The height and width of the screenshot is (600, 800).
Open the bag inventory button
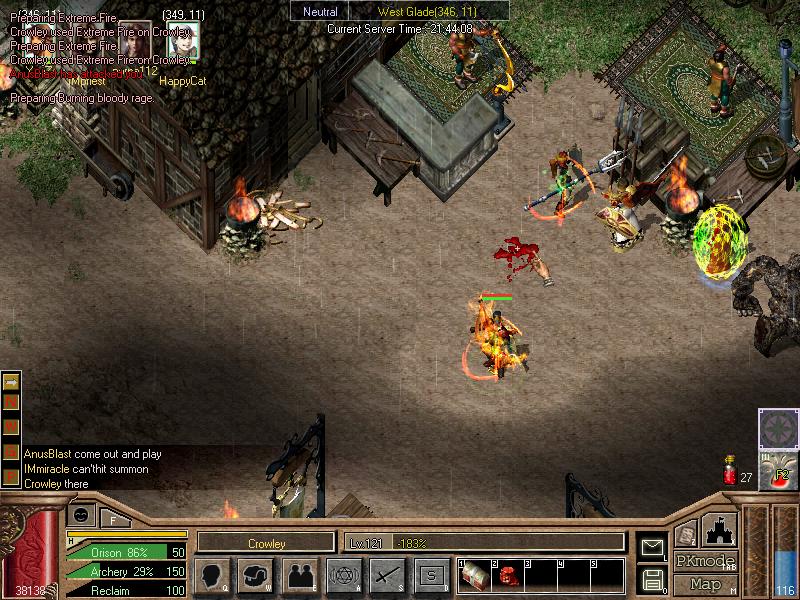(x=256, y=575)
